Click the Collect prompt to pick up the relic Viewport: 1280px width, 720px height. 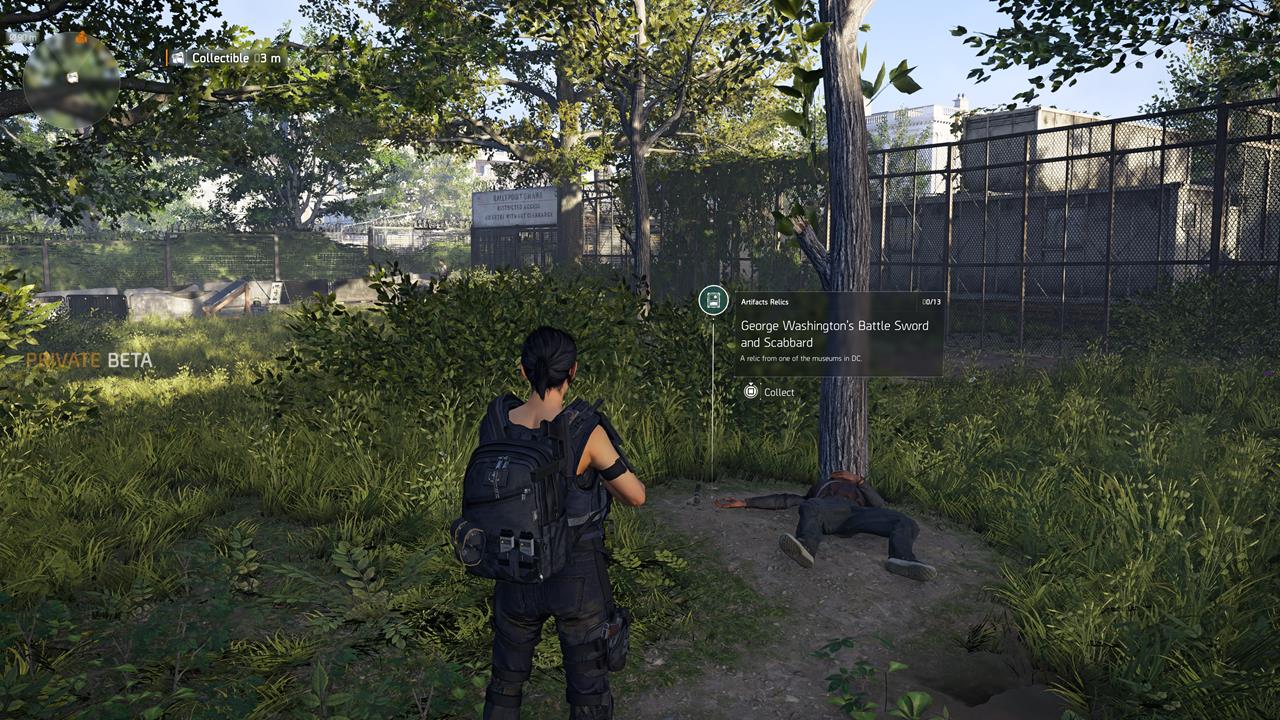[x=778, y=392]
